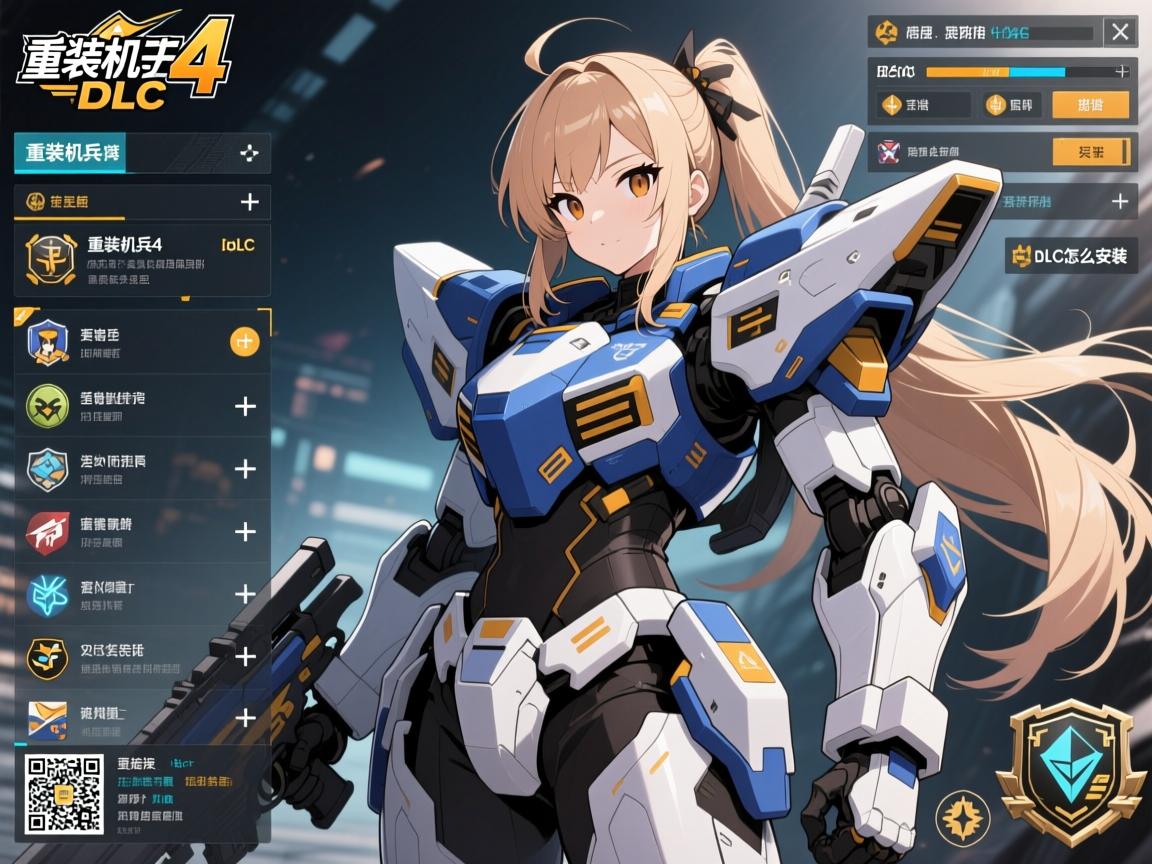The height and width of the screenshot is (864, 1152).
Task: Choose the green circle emblem row
Action: click(142, 406)
